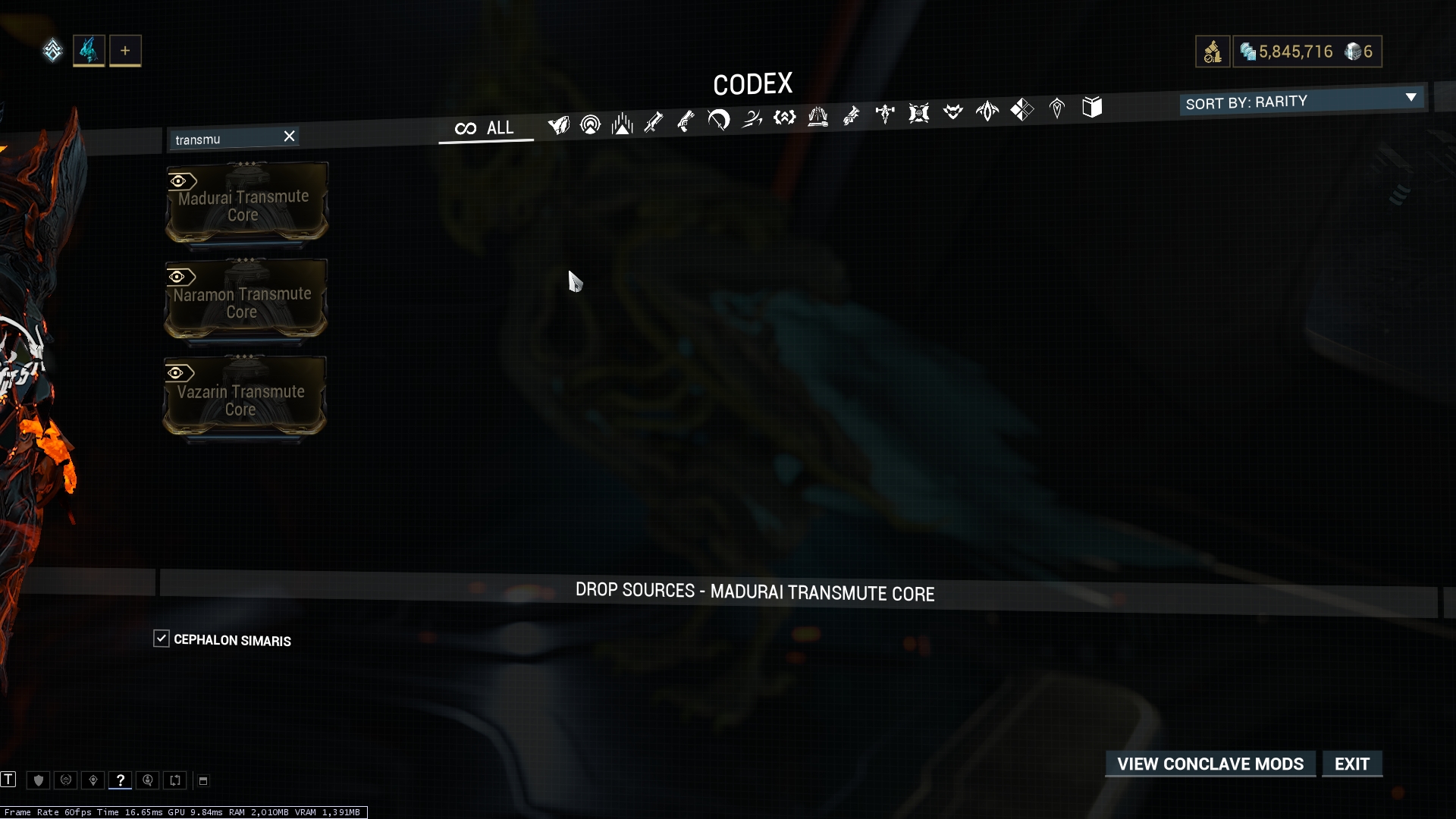Viewport: 1456px width, 819px height.
Task: Select the scythe melee weapons category icon
Action: click(x=718, y=120)
